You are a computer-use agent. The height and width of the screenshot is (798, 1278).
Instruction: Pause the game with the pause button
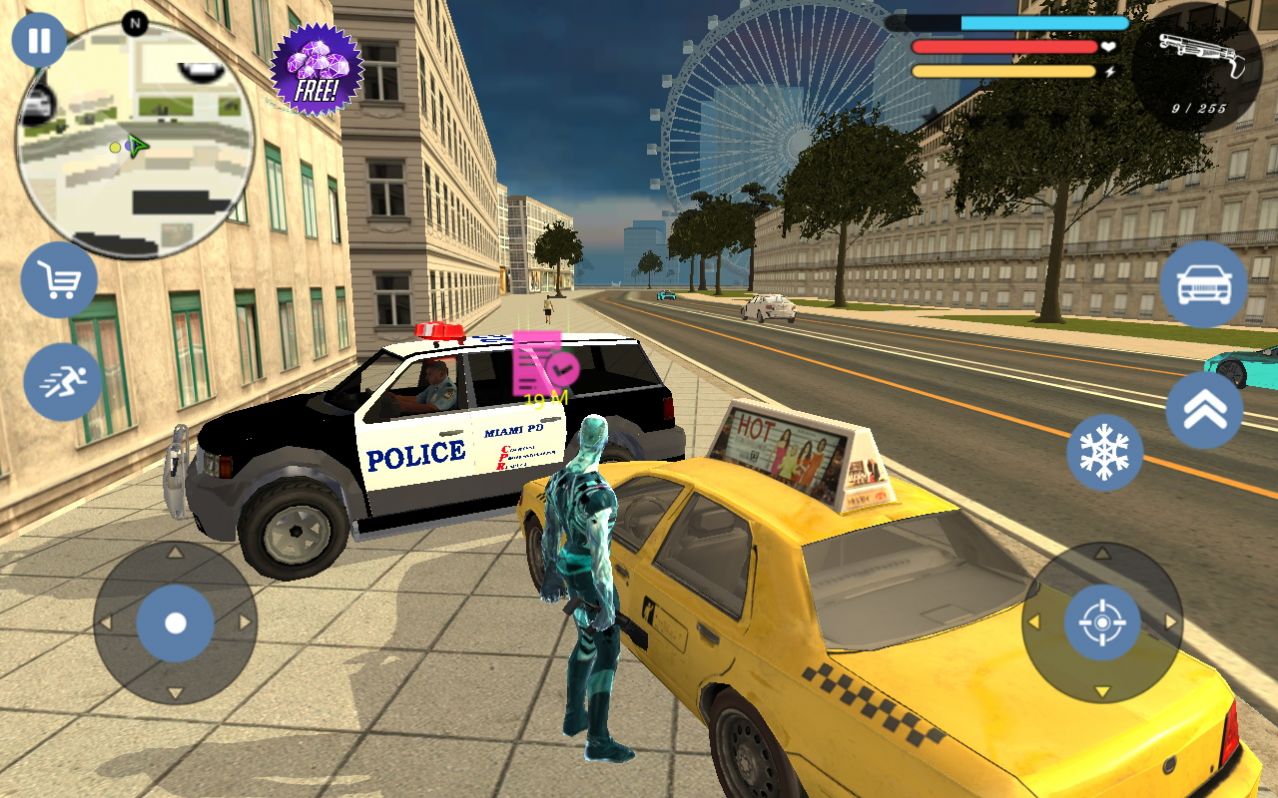pyautogui.click(x=39, y=41)
